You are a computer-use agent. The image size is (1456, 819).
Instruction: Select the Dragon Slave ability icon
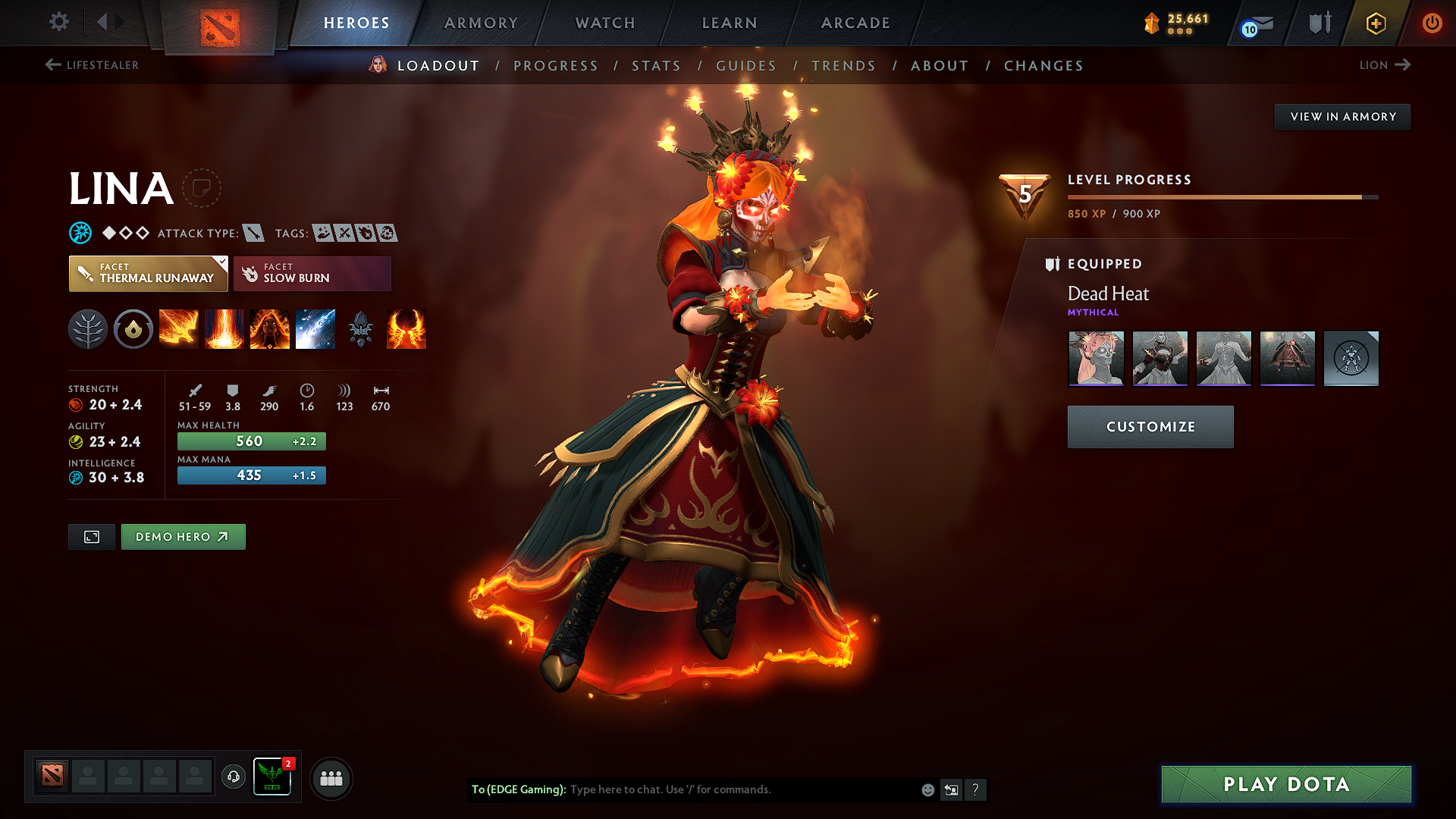click(x=179, y=329)
